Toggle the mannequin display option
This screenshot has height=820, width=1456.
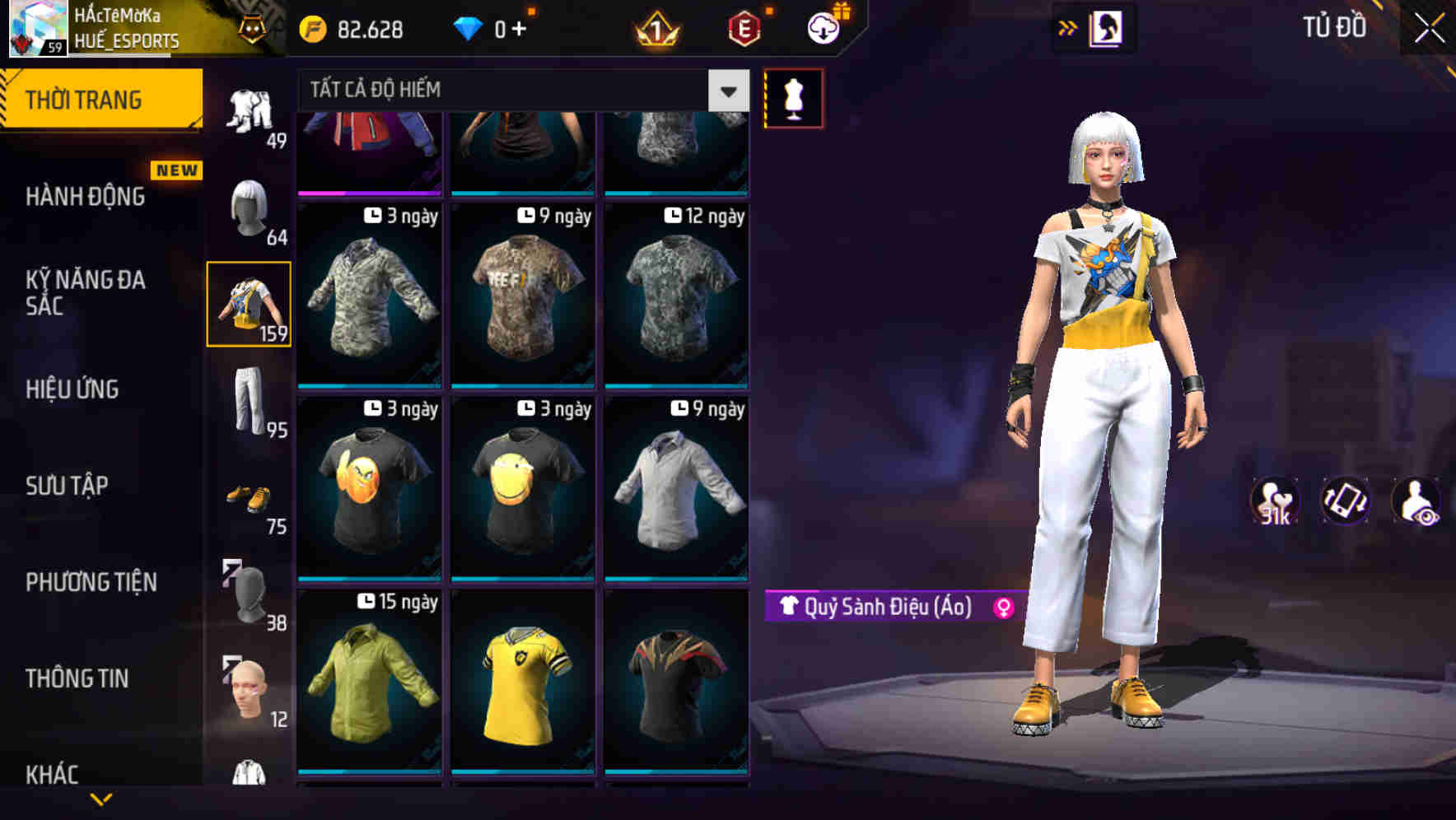[x=793, y=97]
